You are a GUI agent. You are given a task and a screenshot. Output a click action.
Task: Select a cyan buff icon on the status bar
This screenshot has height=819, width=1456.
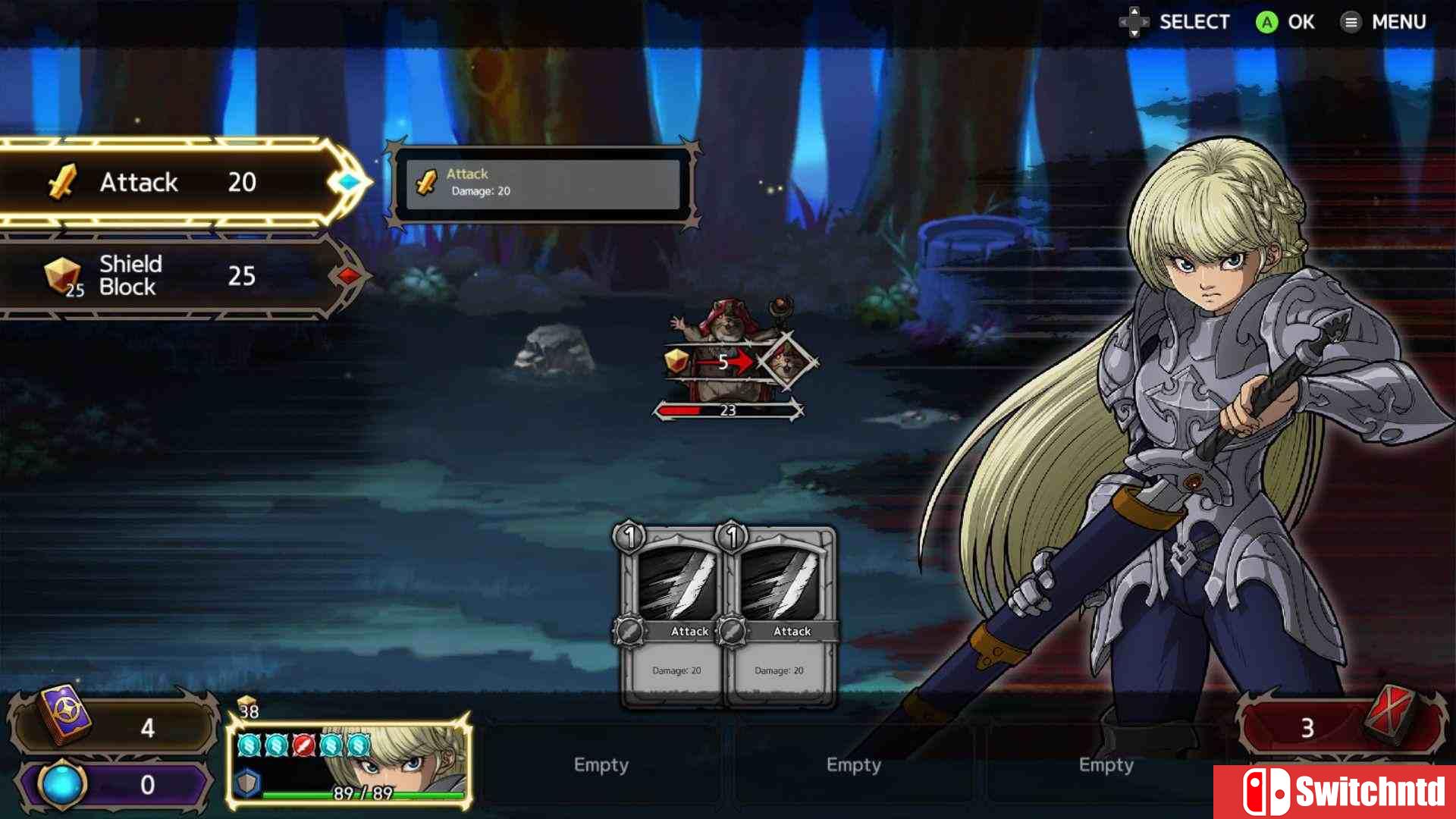pos(249,747)
